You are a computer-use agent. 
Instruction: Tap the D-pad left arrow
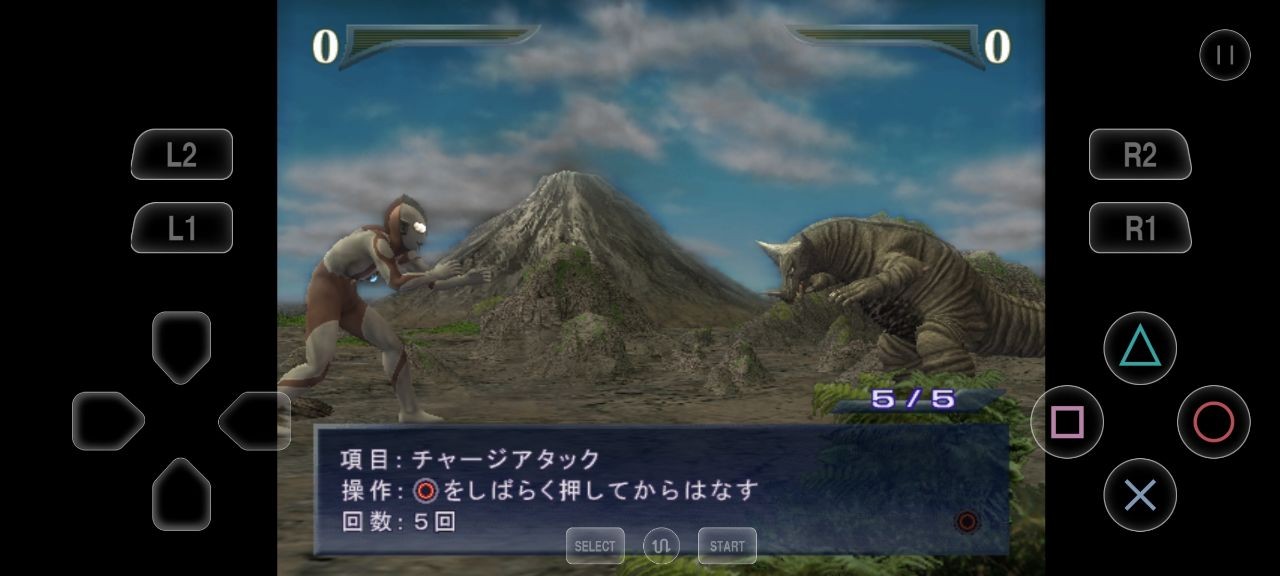[108, 421]
